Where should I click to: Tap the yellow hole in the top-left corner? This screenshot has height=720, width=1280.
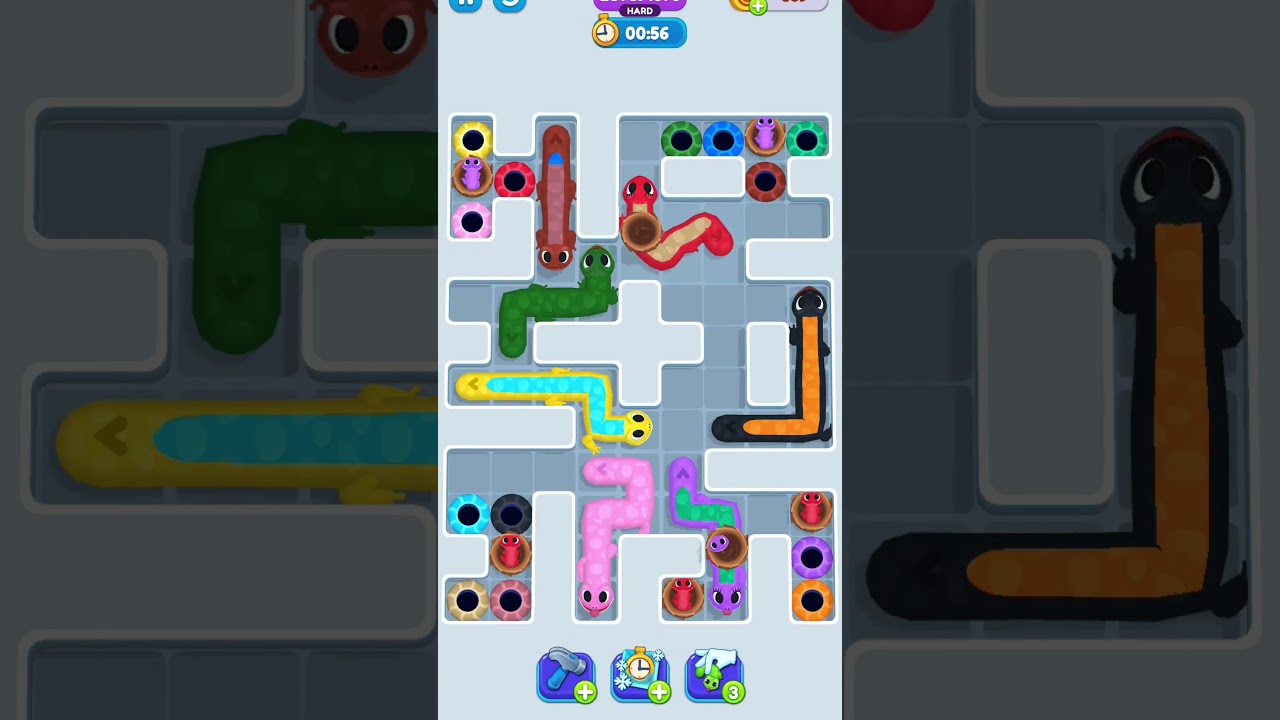click(x=470, y=139)
